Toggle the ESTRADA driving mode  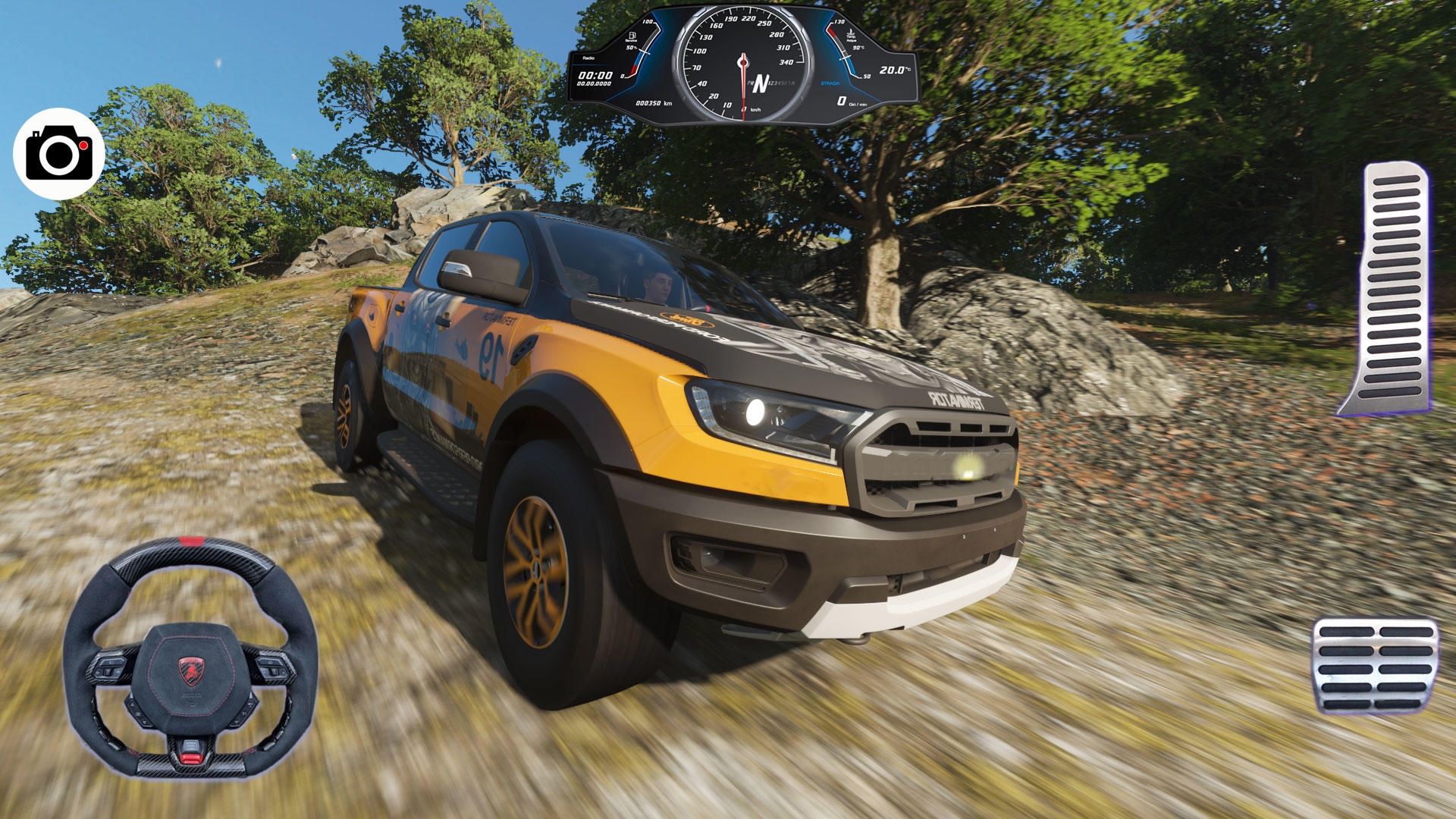tap(830, 83)
